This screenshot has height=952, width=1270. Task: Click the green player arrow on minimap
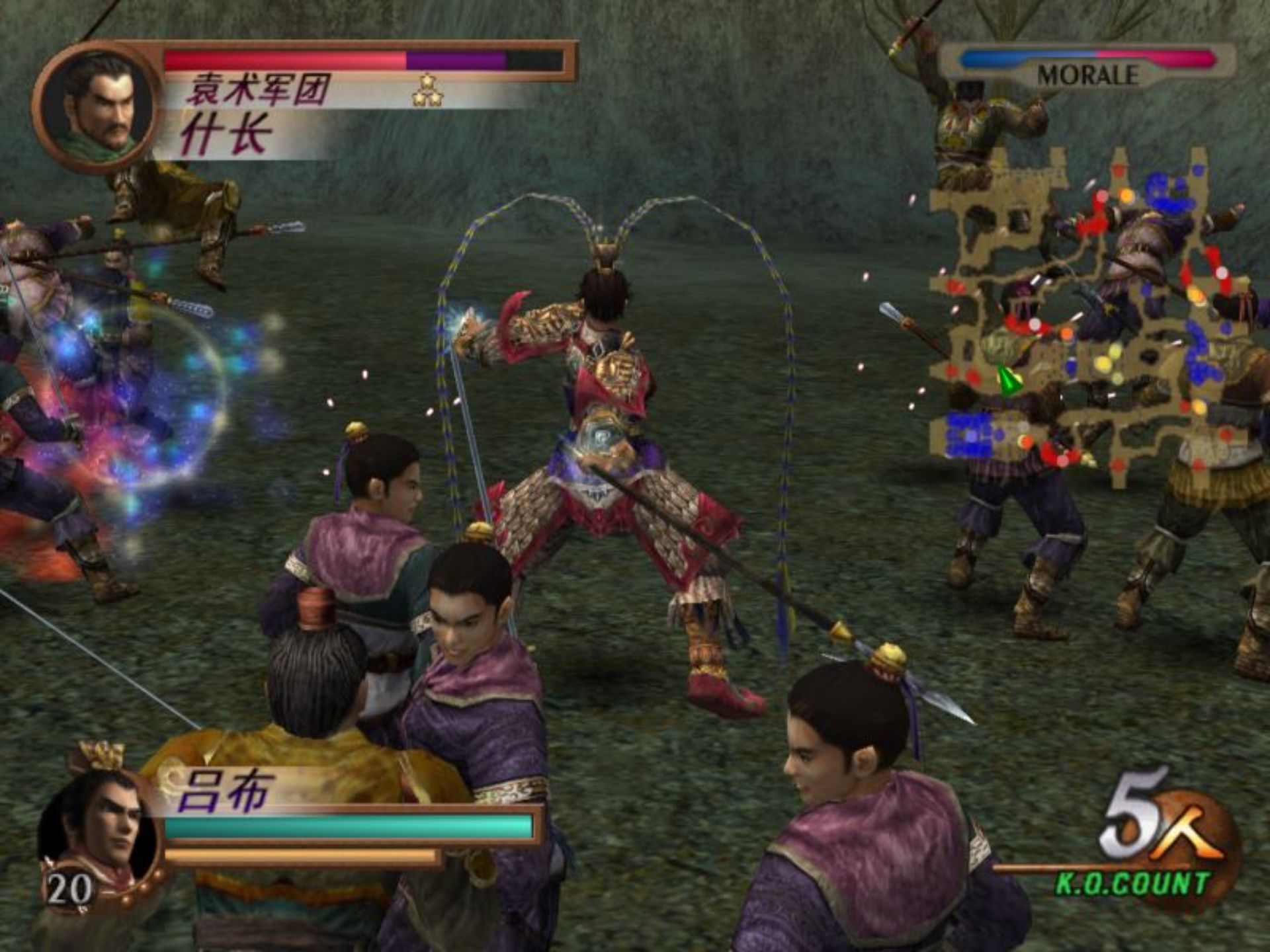[1008, 381]
